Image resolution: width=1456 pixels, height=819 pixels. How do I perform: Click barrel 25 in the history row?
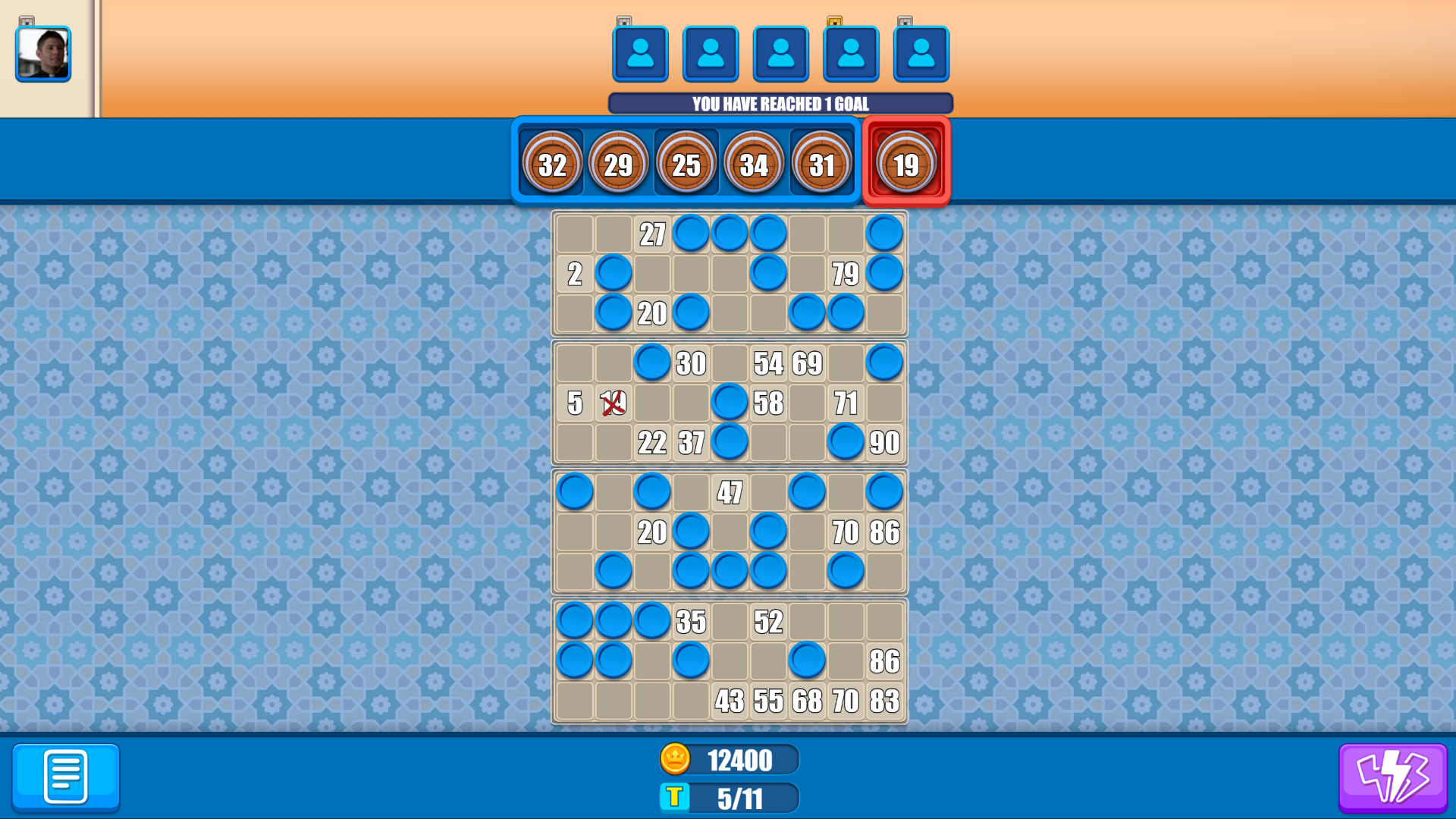pyautogui.click(x=686, y=162)
